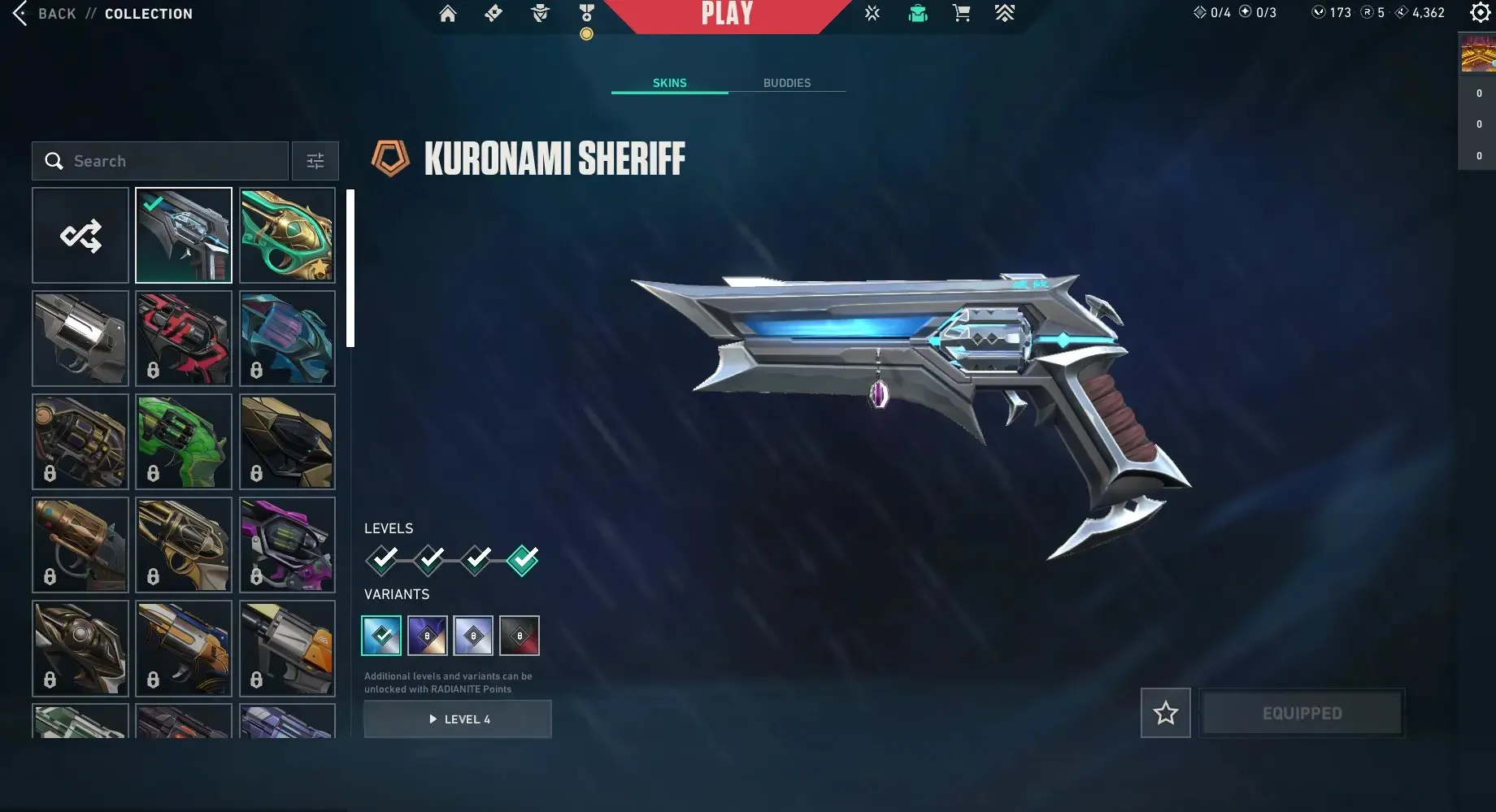The image size is (1496, 812).
Task: Play the Level 4 preview
Action: tap(457, 719)
